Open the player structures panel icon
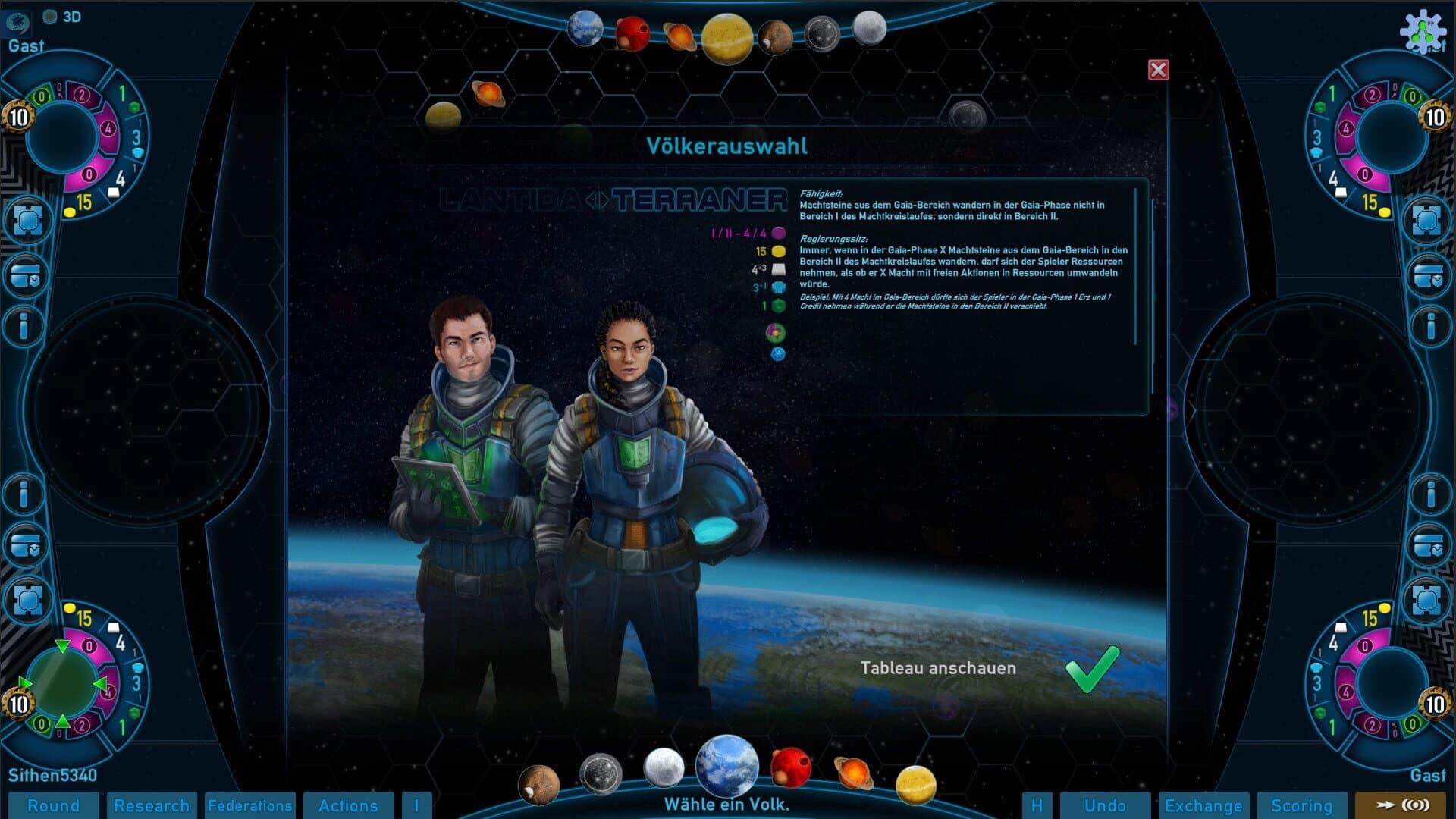Screen dimensions: 1456x819 pos(30,219)
